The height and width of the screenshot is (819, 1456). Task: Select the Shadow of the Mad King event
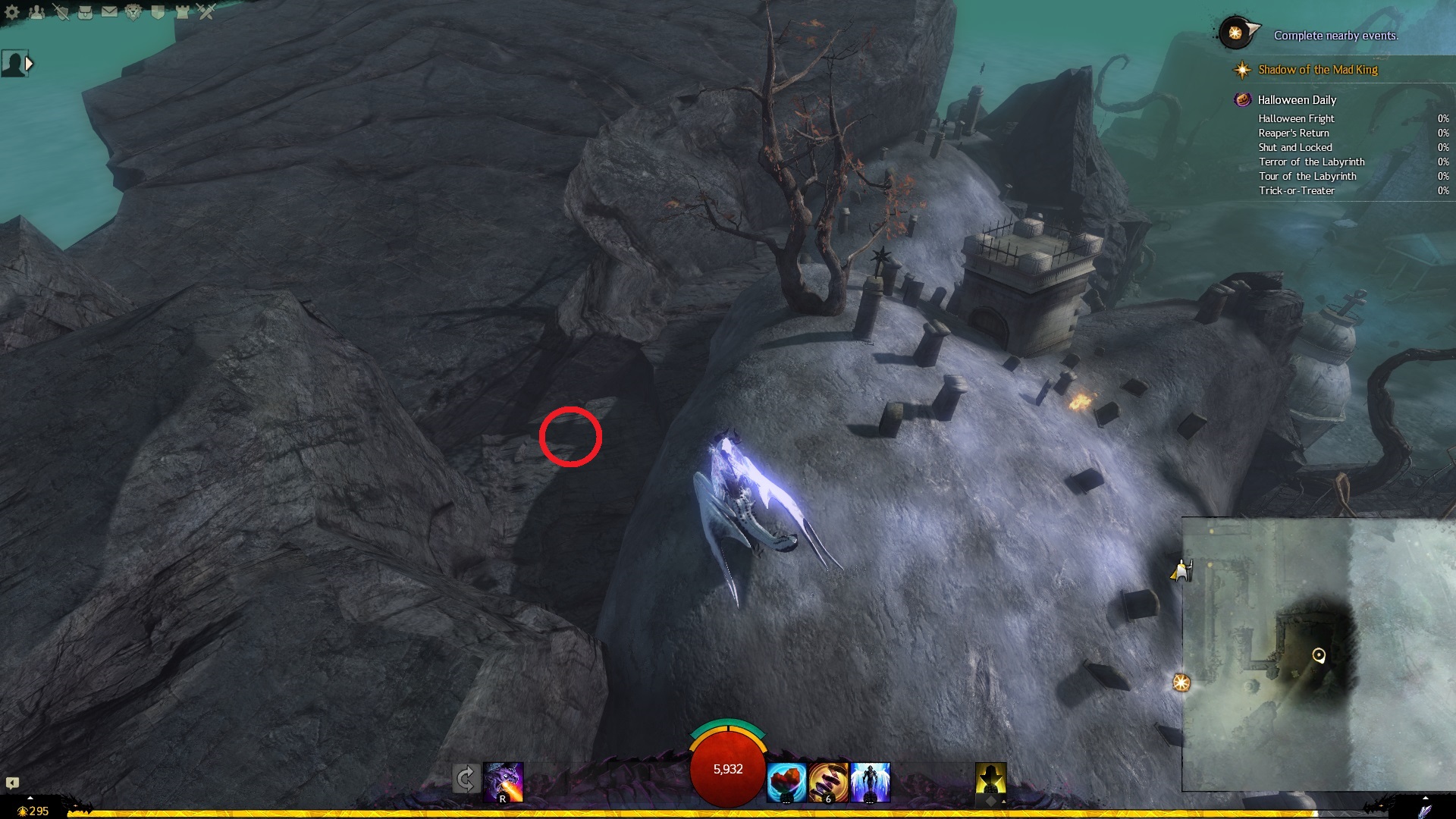click(x=1317, y=70)
